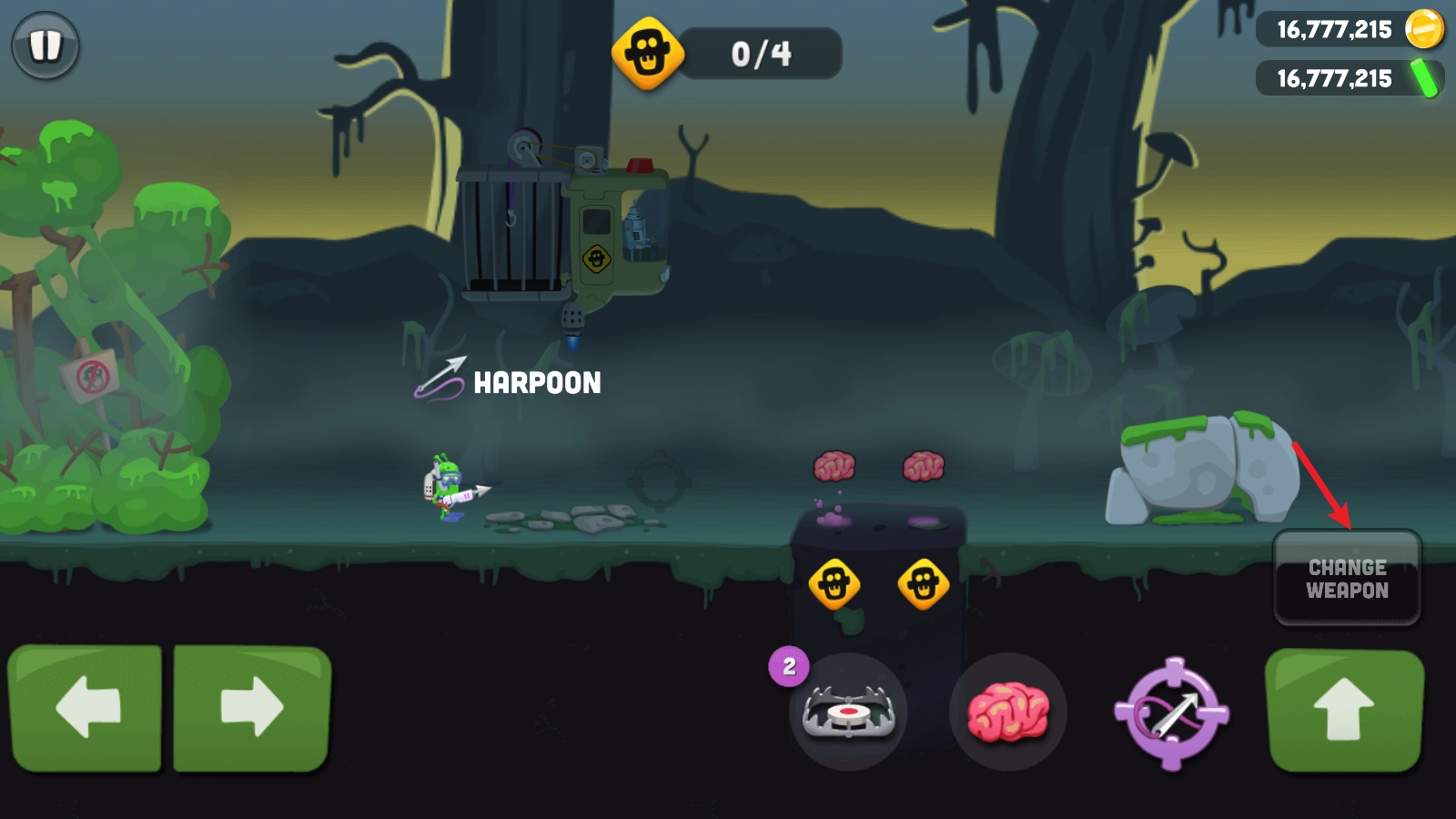Place a brain bait

(x=1007, y=712)
